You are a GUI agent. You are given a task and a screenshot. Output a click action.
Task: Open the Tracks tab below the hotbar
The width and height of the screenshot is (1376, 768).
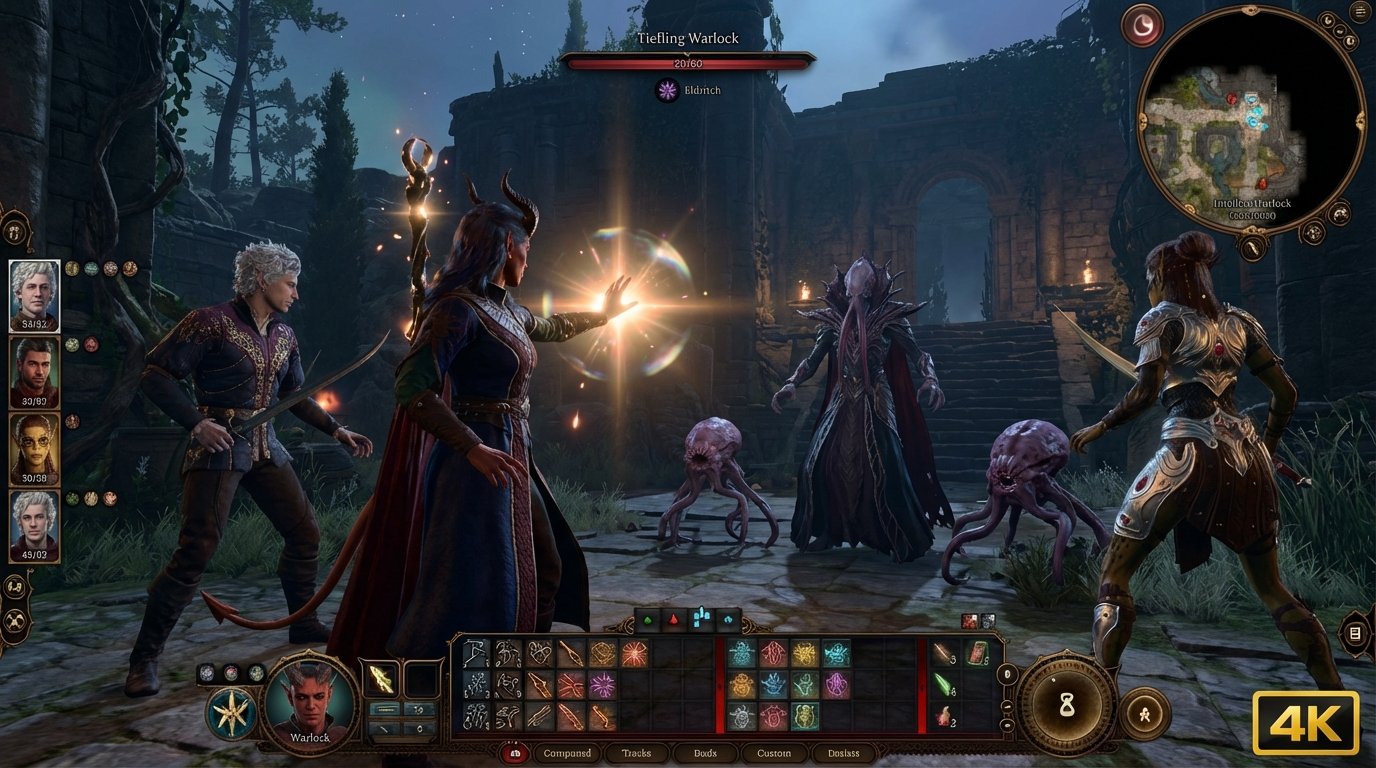tap(636, 753)
